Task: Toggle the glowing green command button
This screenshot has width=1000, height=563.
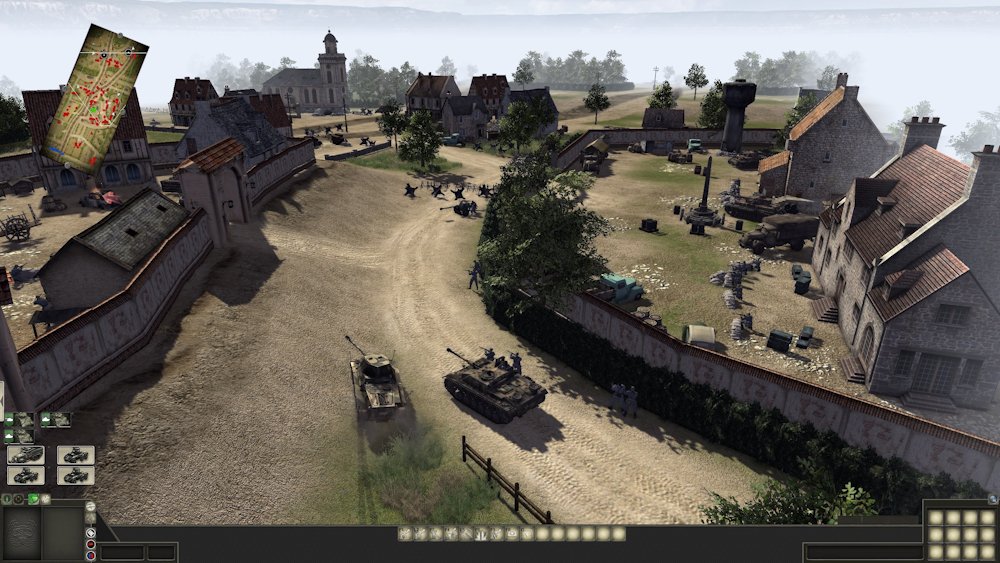Action: coord(33,498)
